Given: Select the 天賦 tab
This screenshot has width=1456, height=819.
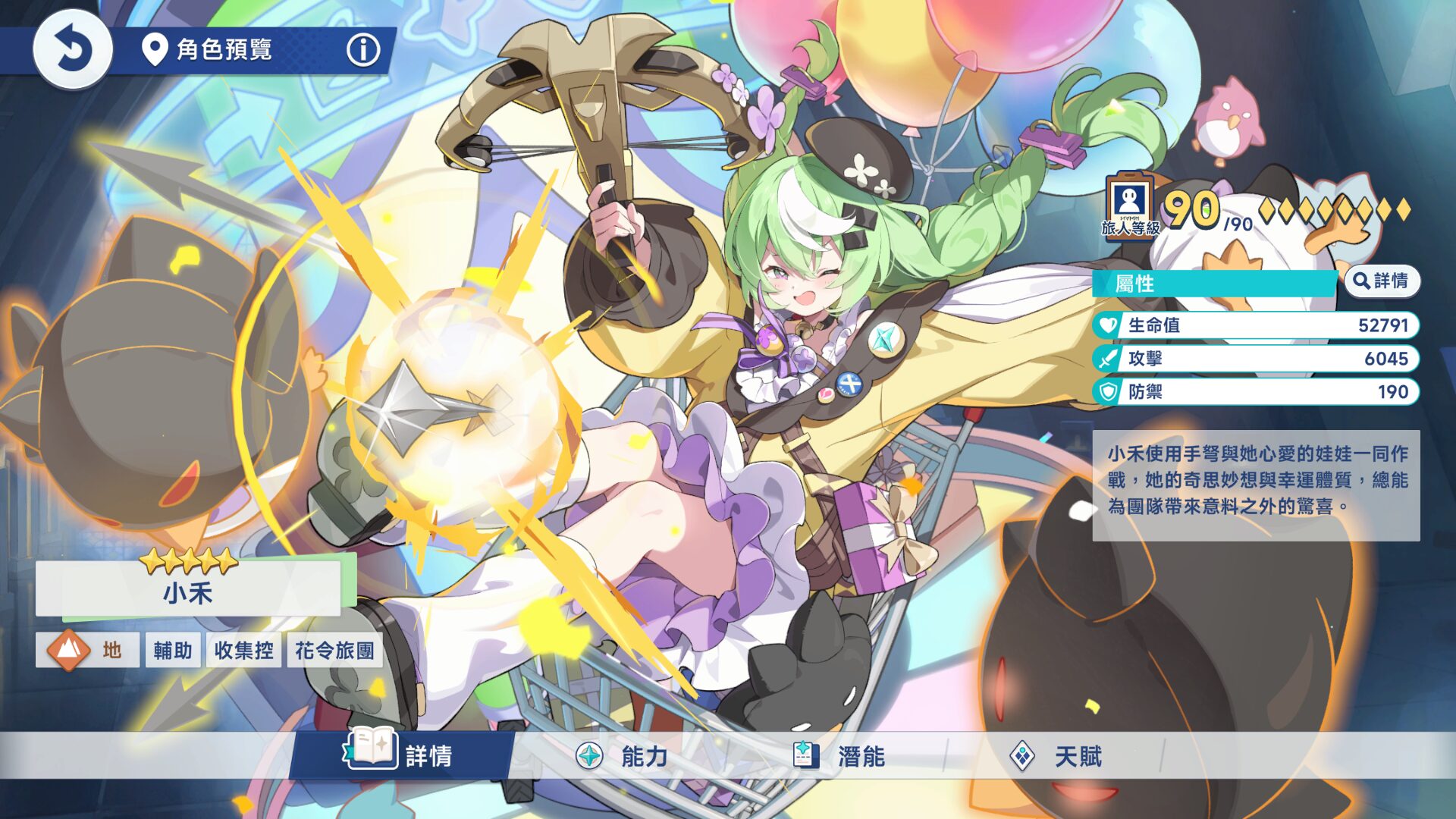Looking at the screenshot, I should pos(1056,755).
